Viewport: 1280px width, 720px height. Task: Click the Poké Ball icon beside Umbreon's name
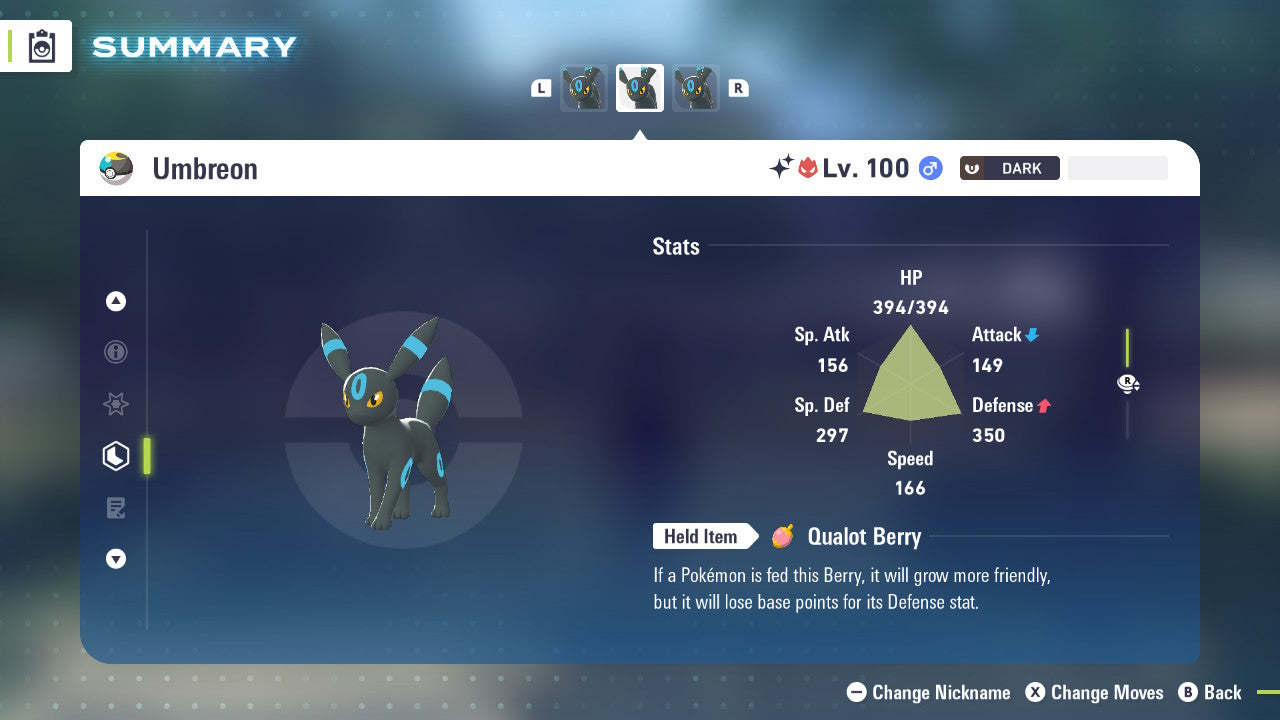[x=115, y=168]
